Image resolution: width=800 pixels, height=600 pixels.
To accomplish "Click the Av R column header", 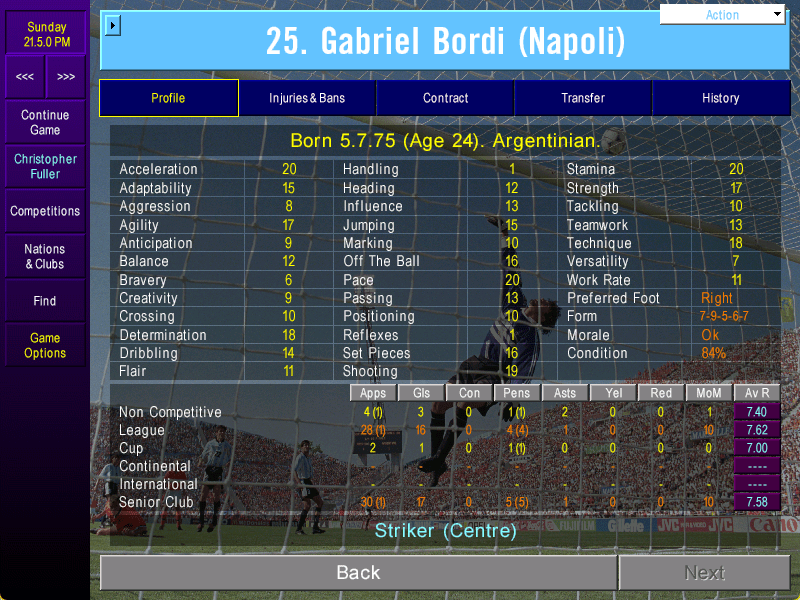I will pos(756,393).
